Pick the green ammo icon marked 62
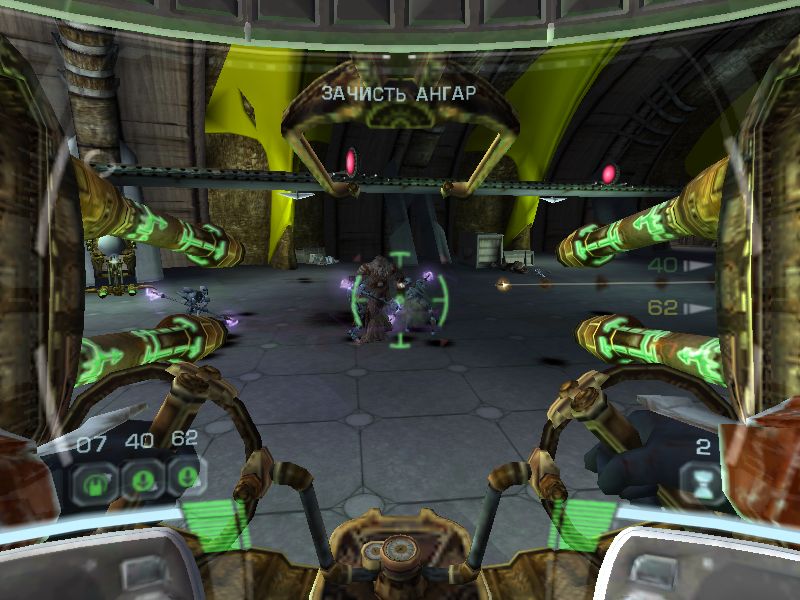The height and width of the screenshot is (600, 800). 183,476
